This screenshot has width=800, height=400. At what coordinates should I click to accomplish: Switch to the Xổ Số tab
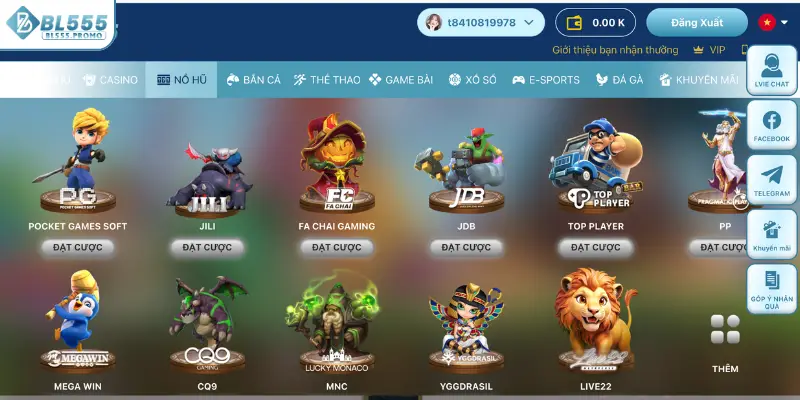coord(474,79)
